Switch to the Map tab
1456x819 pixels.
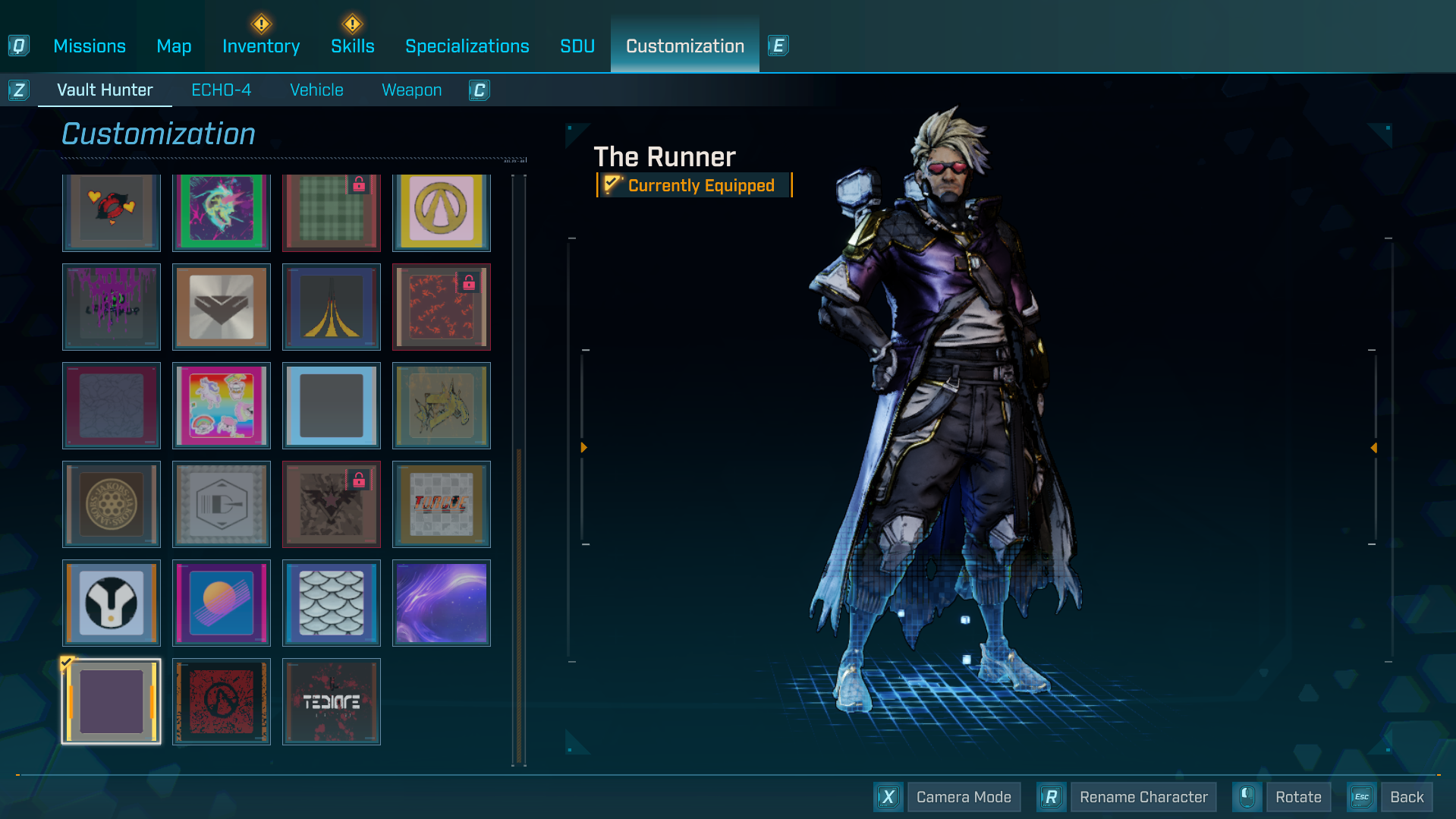pyautogui.click(x=174, y=46)
